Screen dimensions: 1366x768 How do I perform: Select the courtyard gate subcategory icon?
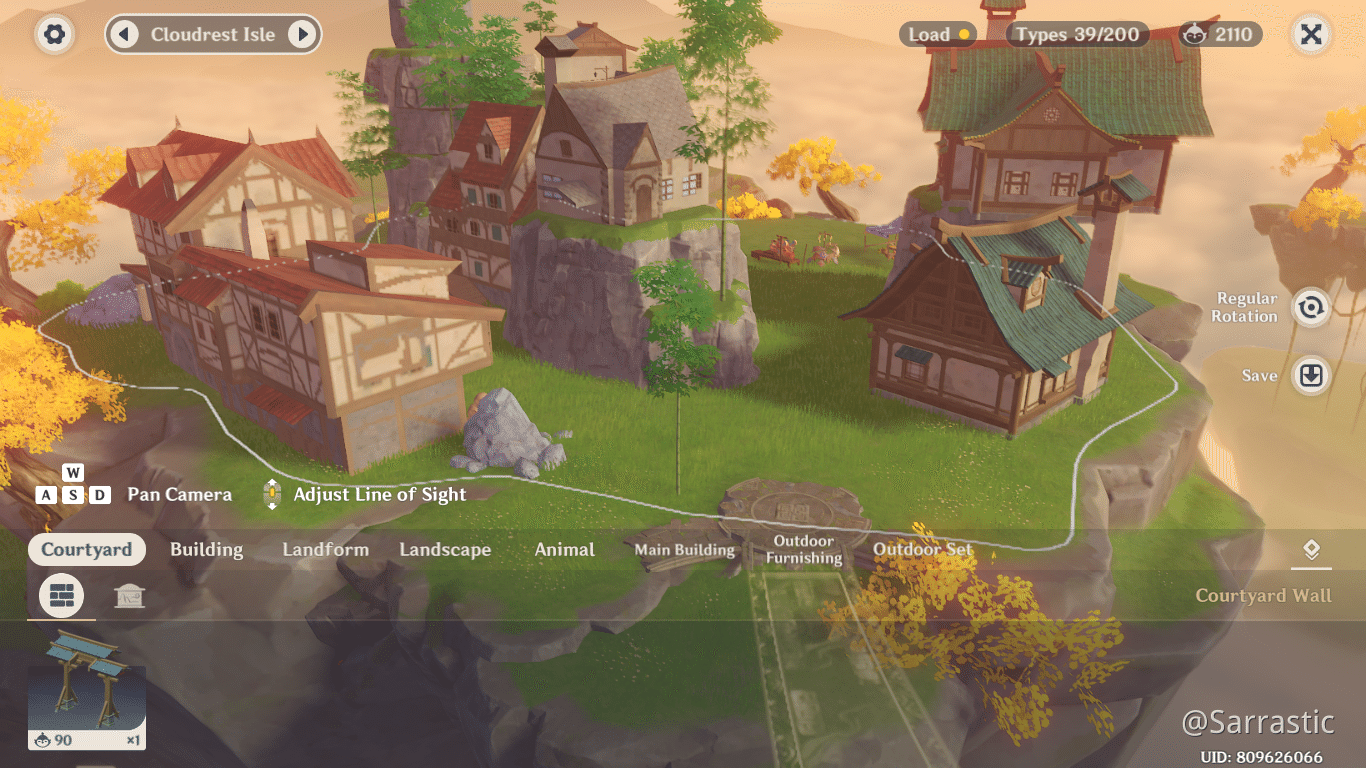coord(129,597)
